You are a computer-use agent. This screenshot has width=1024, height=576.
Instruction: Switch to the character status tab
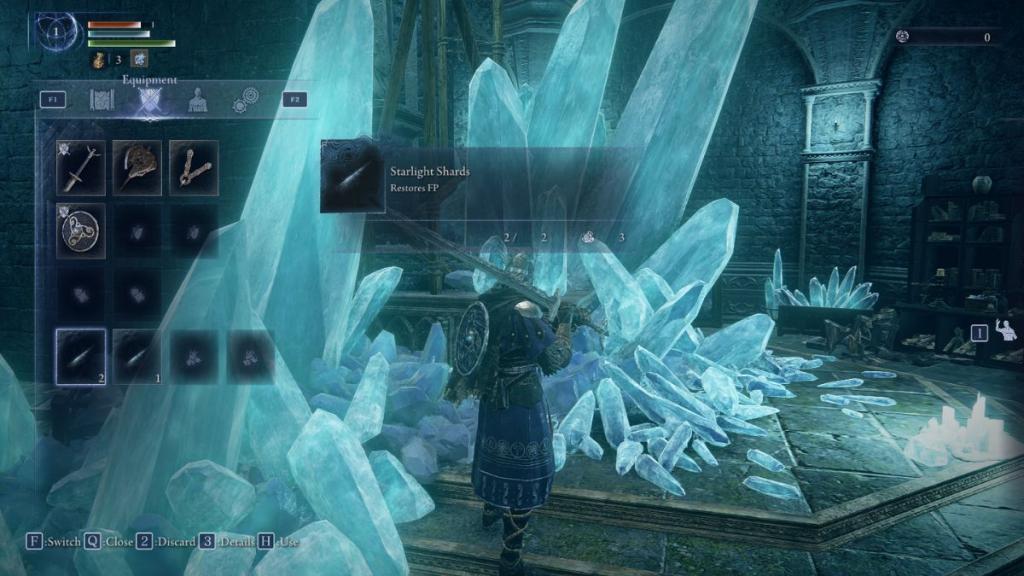[198, 100]
